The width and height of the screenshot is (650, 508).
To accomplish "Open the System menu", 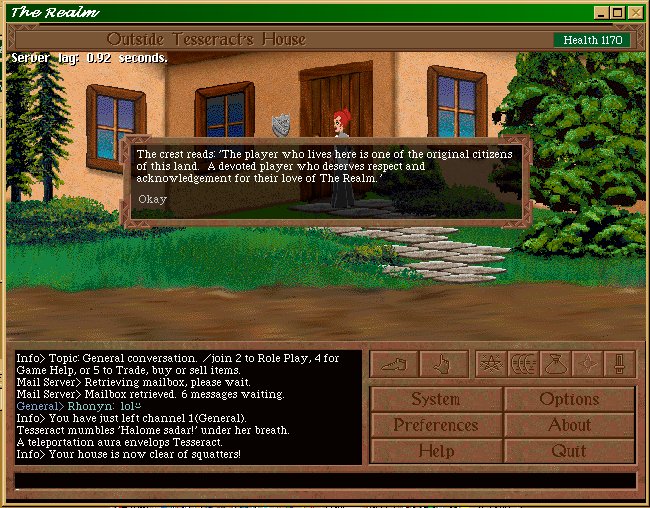I will click(436, 399).
